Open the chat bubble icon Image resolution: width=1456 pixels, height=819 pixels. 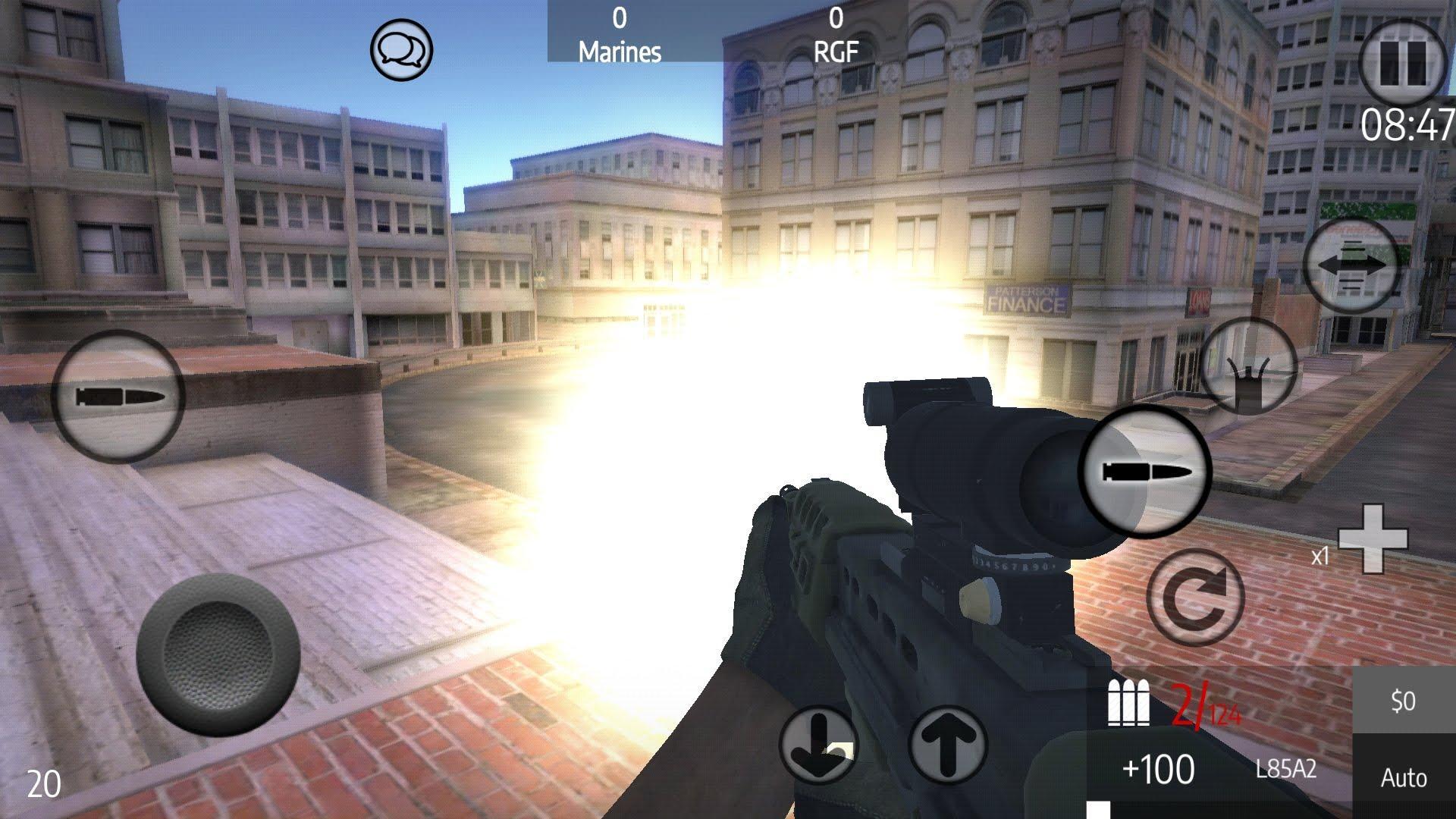click(x=402, y=52)
